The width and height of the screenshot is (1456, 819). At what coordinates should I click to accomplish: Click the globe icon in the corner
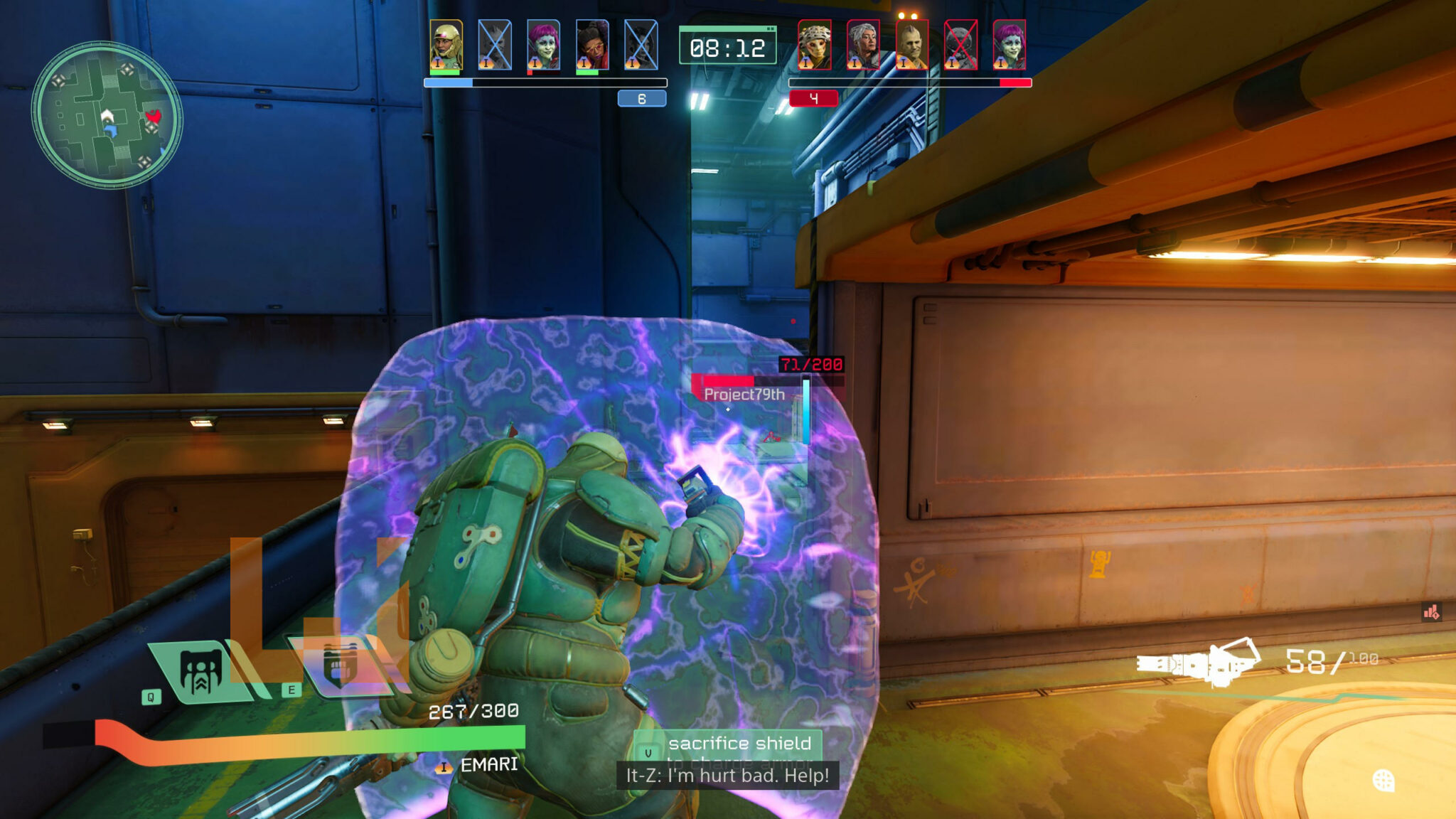[x=1383, y=781]
